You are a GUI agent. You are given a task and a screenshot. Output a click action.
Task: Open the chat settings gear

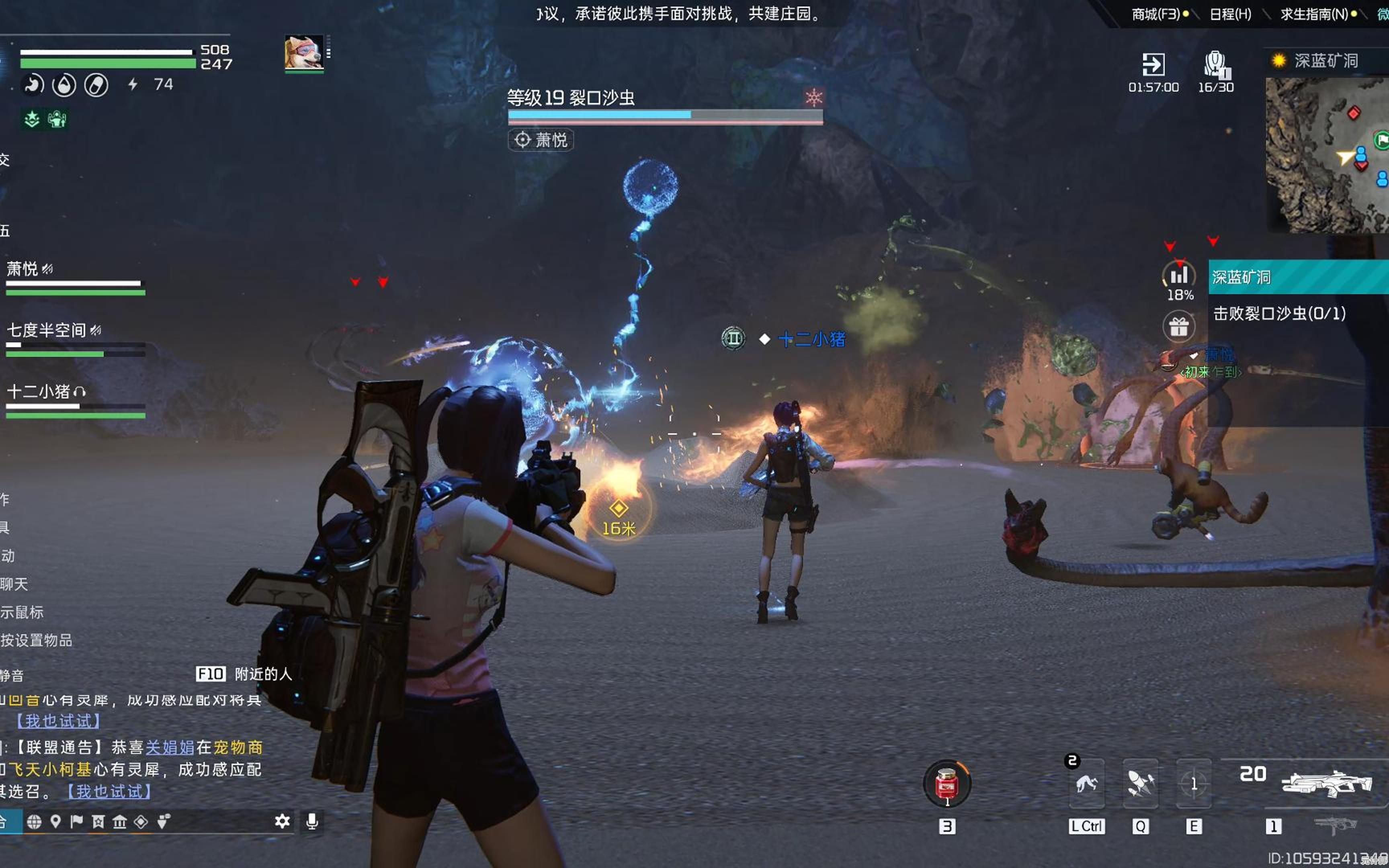click(282, 821)
